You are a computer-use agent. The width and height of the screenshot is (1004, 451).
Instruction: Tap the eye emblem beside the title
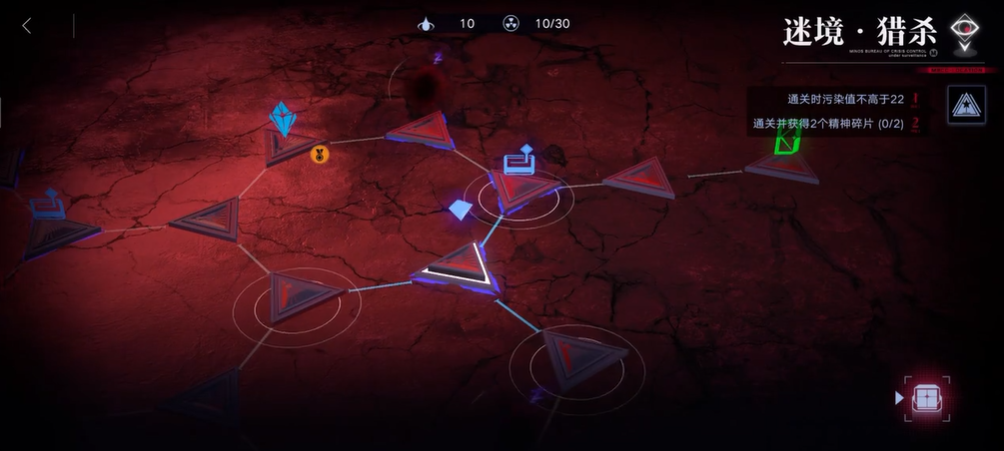click(964, 33)
